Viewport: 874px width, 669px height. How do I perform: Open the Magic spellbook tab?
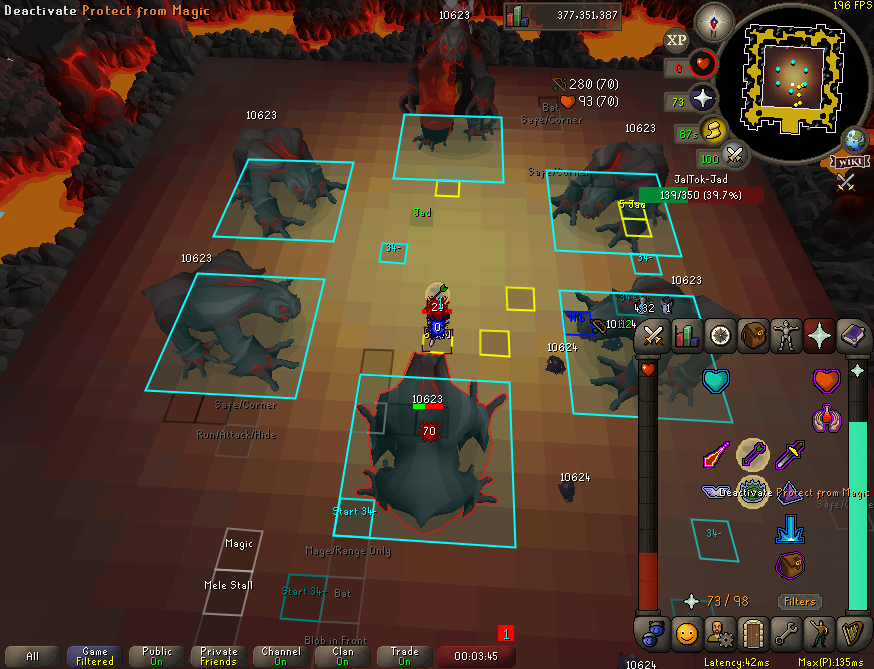[x=852, y=336]
